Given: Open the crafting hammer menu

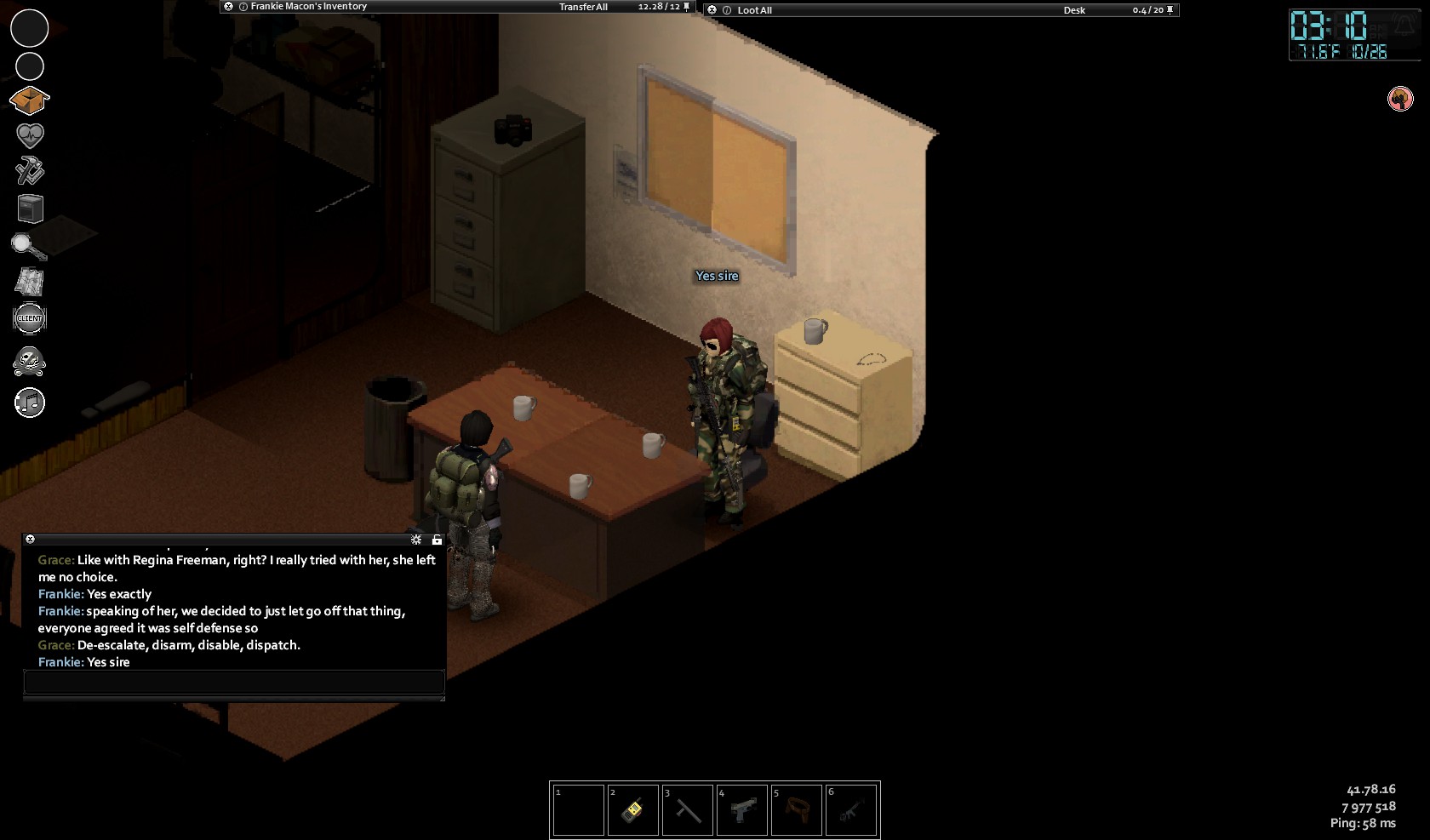Looking at the screenshot, I should 30,171.
